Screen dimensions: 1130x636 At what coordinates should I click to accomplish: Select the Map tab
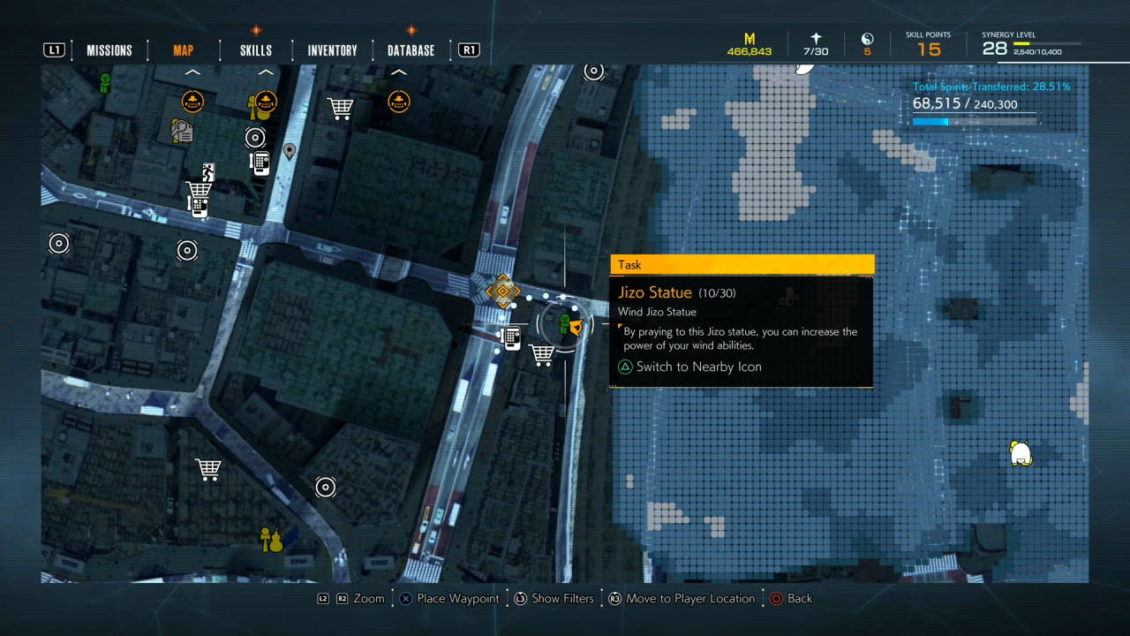click(x=183, y=50)
